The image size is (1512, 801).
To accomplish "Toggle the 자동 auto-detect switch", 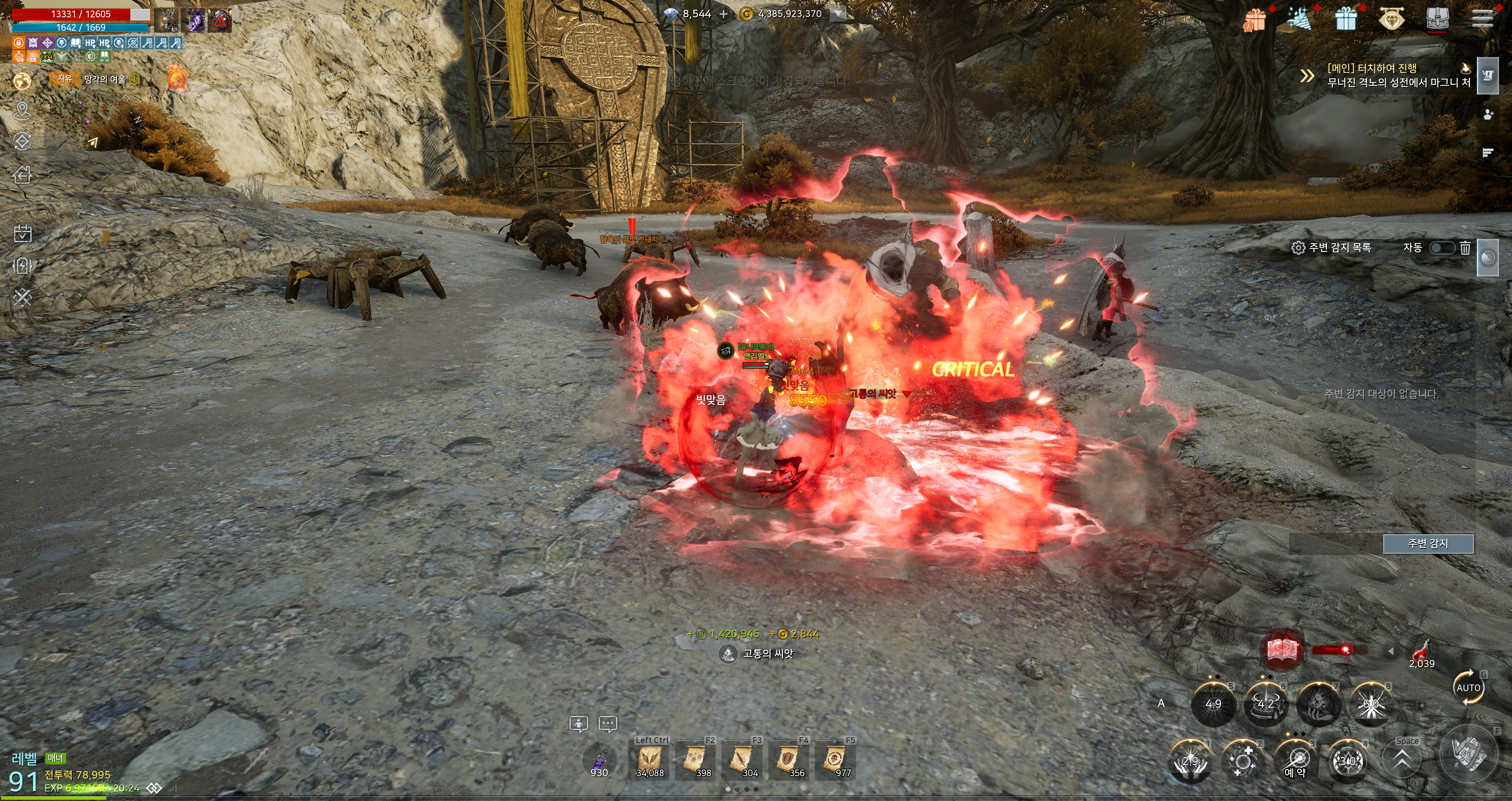I will pyautogui.click(x=1441, y=248).
